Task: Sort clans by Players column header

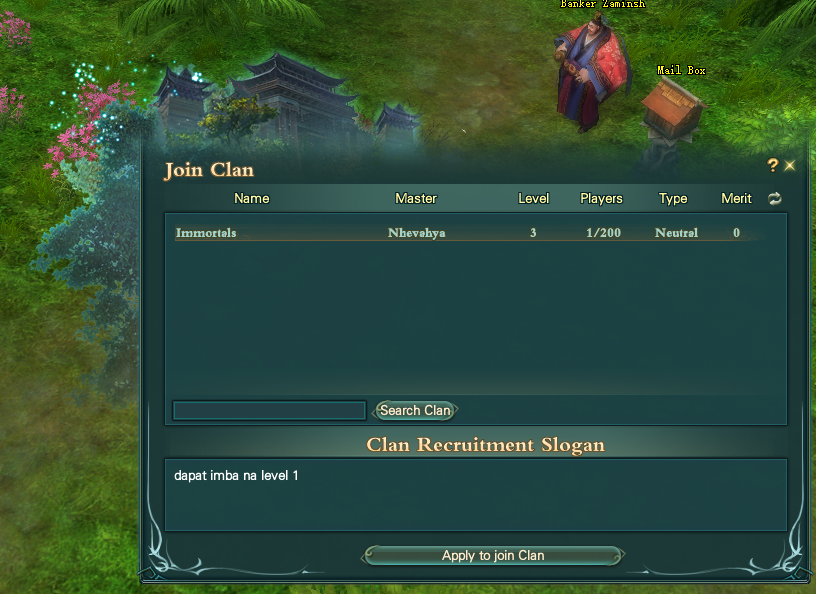Action: (x=602, y=198)
